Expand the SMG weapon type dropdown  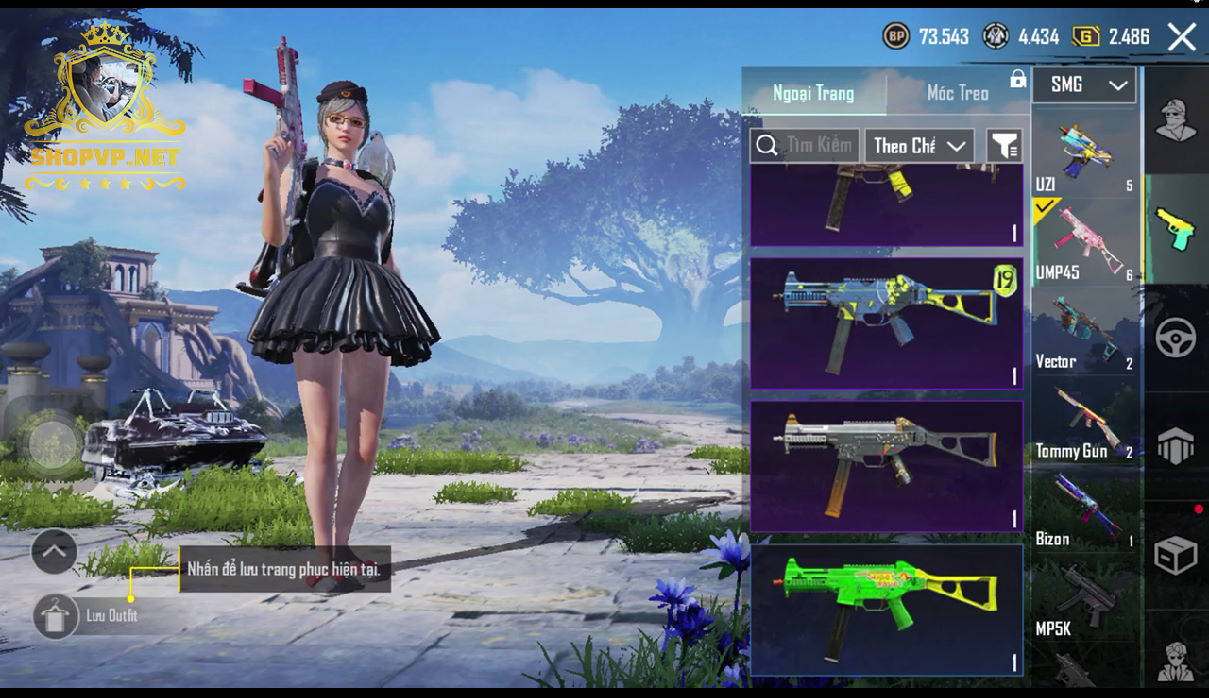1084,85
